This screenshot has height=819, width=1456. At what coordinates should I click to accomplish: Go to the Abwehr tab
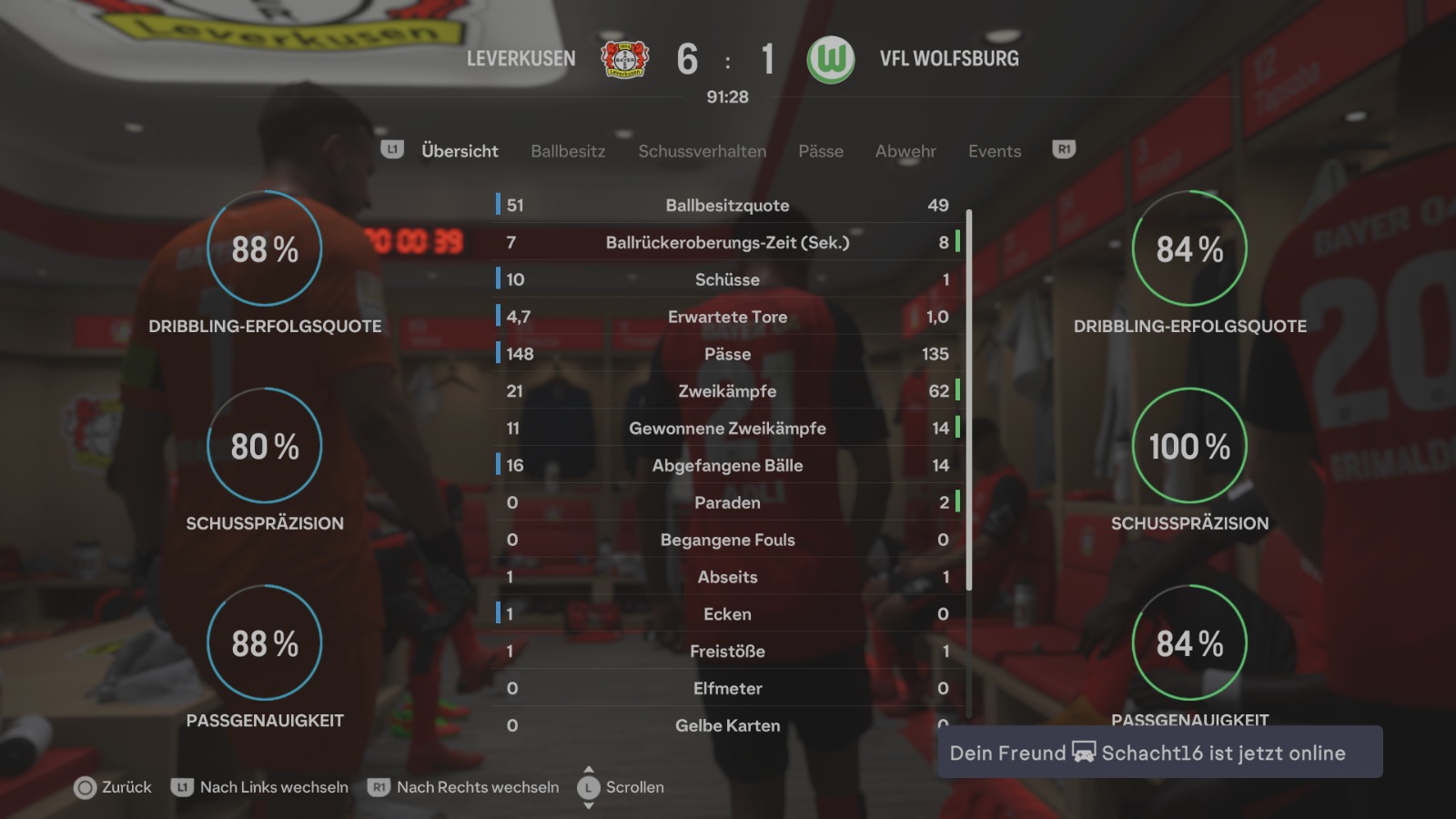(x=905, y=151)
